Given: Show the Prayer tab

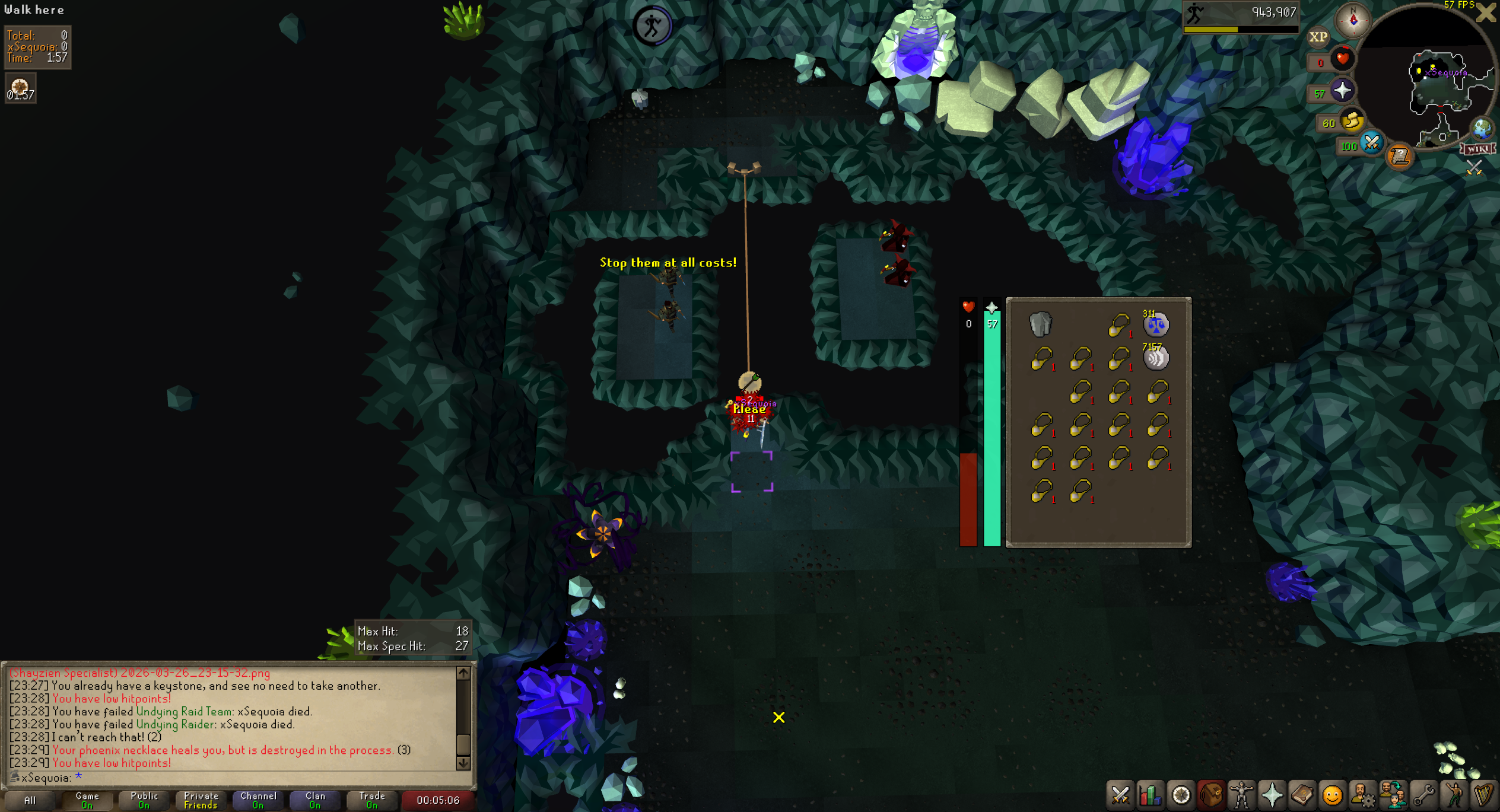Looking at the screenshot, I should [1272, 795].
